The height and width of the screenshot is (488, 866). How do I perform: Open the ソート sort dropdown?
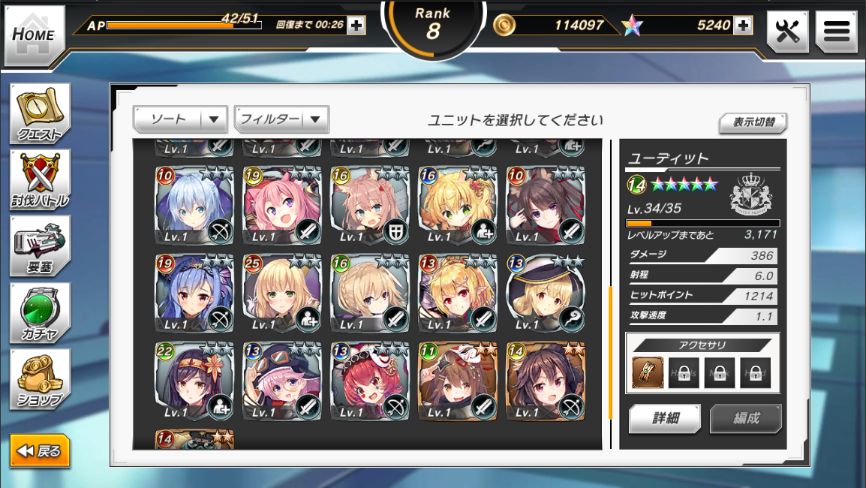click(x=180, y=119)
